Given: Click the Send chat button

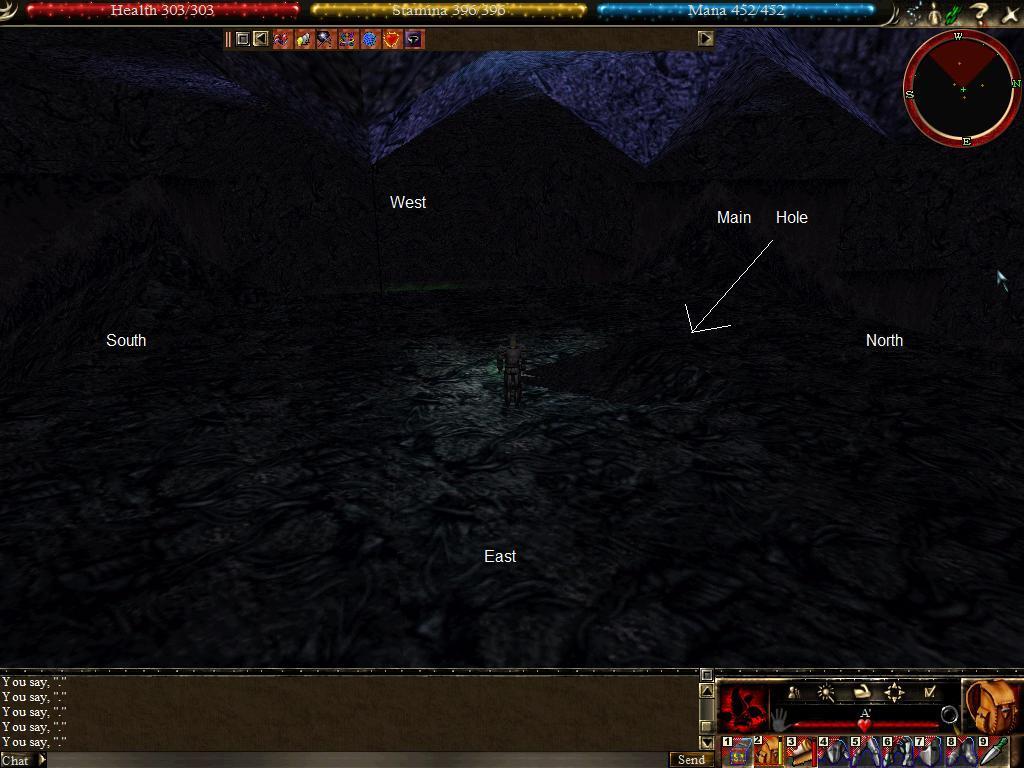Looking at the screenshot, I should [x=691, y=760].
